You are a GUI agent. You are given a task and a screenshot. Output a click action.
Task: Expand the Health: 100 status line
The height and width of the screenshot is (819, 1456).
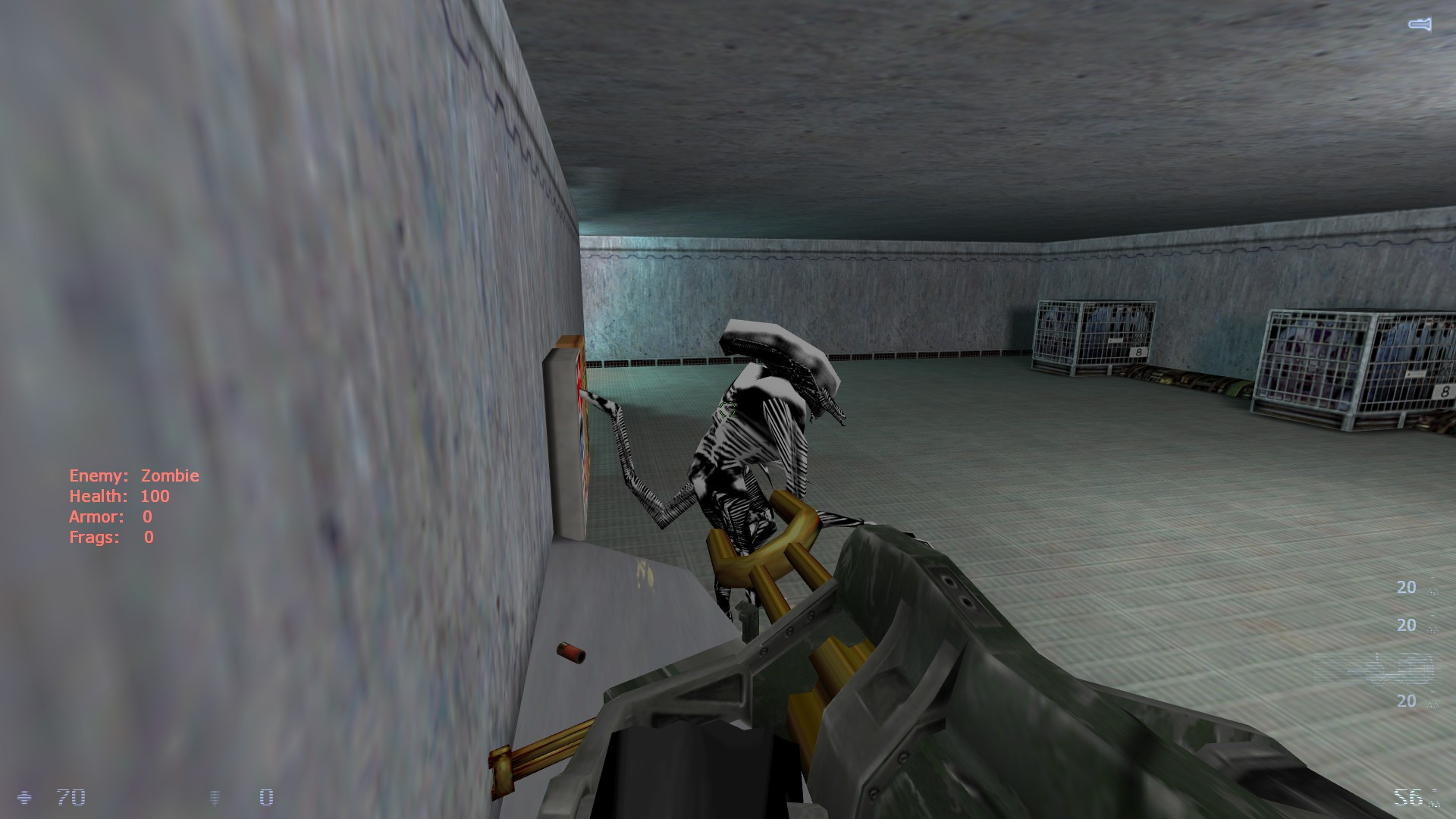point(118,496)
